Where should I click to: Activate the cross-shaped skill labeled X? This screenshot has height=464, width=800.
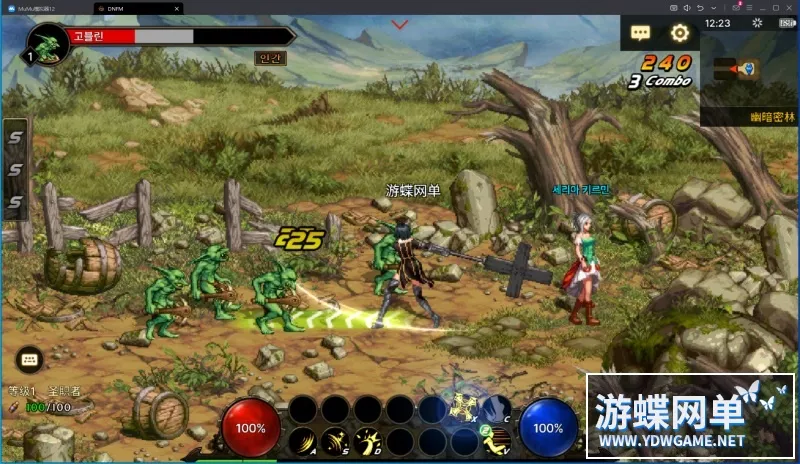point(464,406)
